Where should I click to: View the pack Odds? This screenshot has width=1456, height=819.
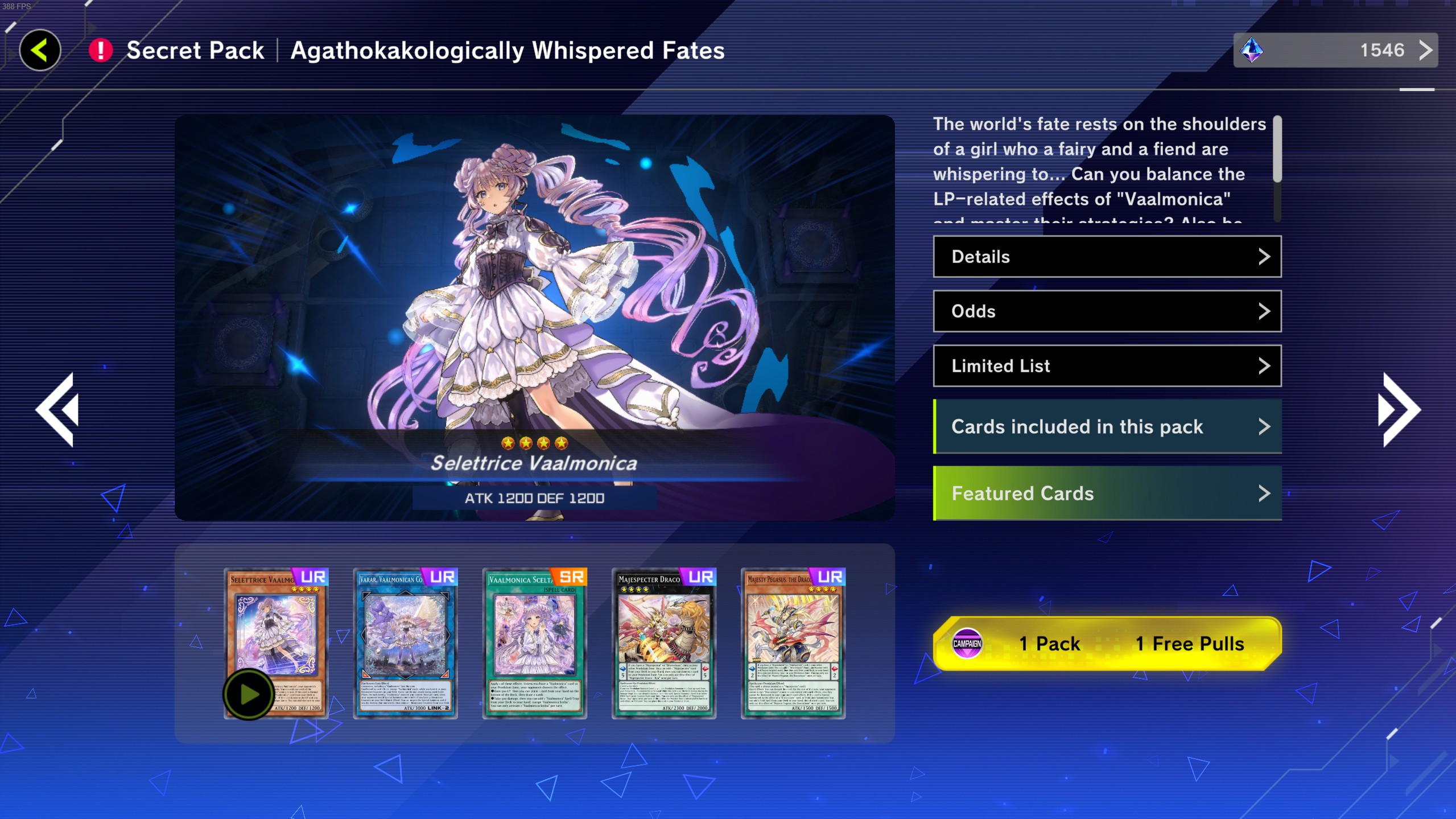click(x=1107, y=311)
